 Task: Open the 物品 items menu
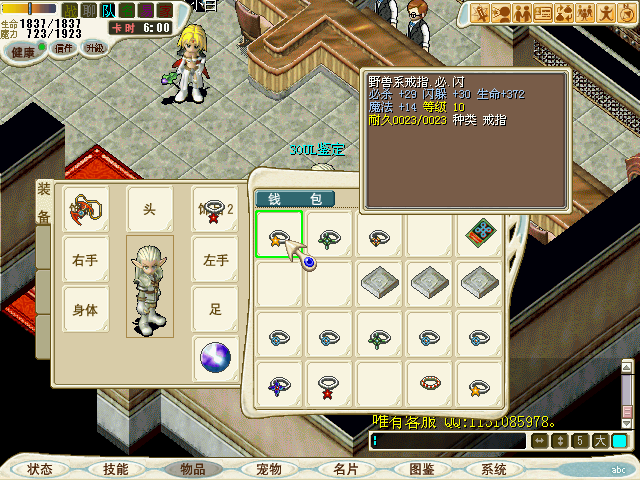coord(192,468)
